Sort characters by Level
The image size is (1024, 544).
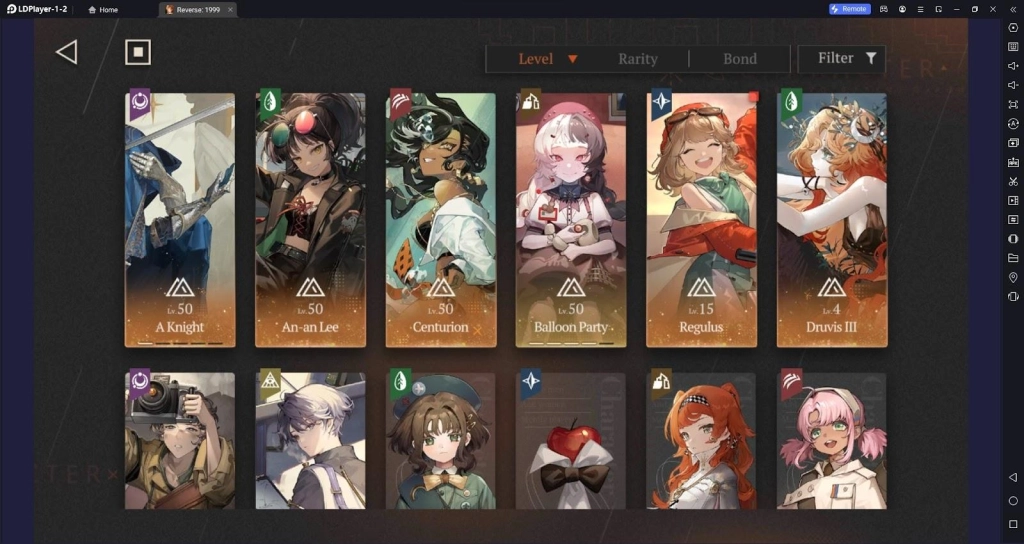(546, 59)
